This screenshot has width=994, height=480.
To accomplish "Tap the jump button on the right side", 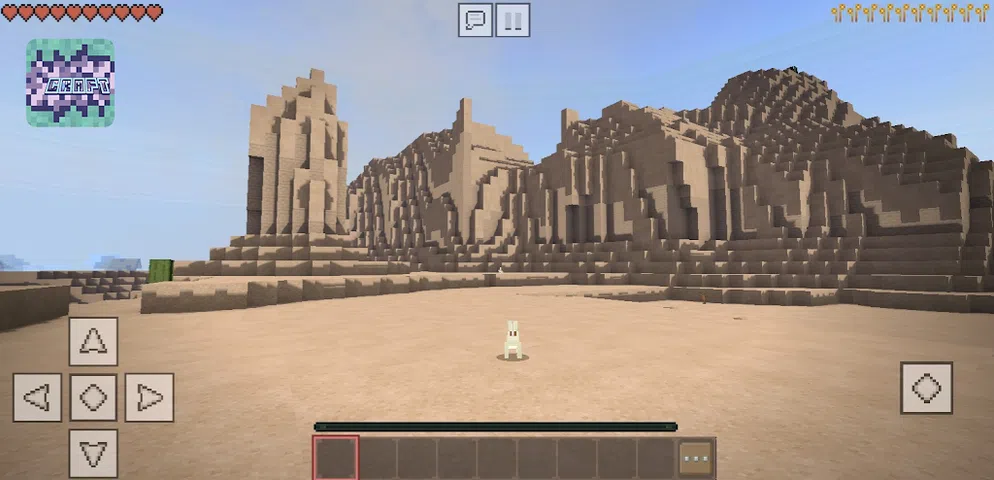I will click(x=926, y=388).
